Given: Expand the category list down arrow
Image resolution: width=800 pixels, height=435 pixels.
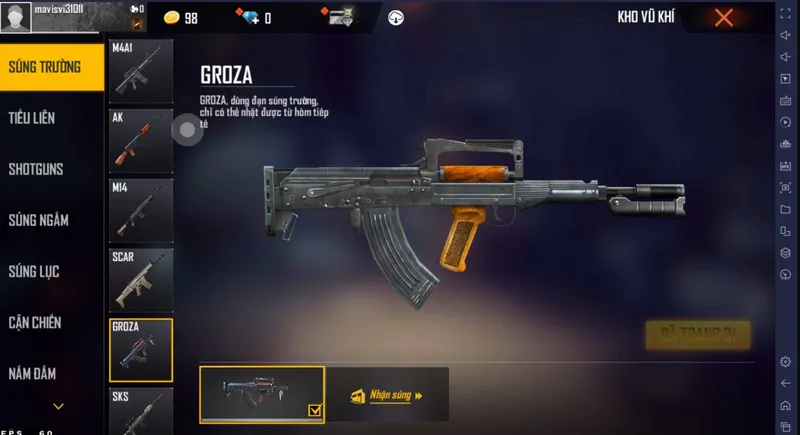Looking at the screenshot, I should 58,406.
